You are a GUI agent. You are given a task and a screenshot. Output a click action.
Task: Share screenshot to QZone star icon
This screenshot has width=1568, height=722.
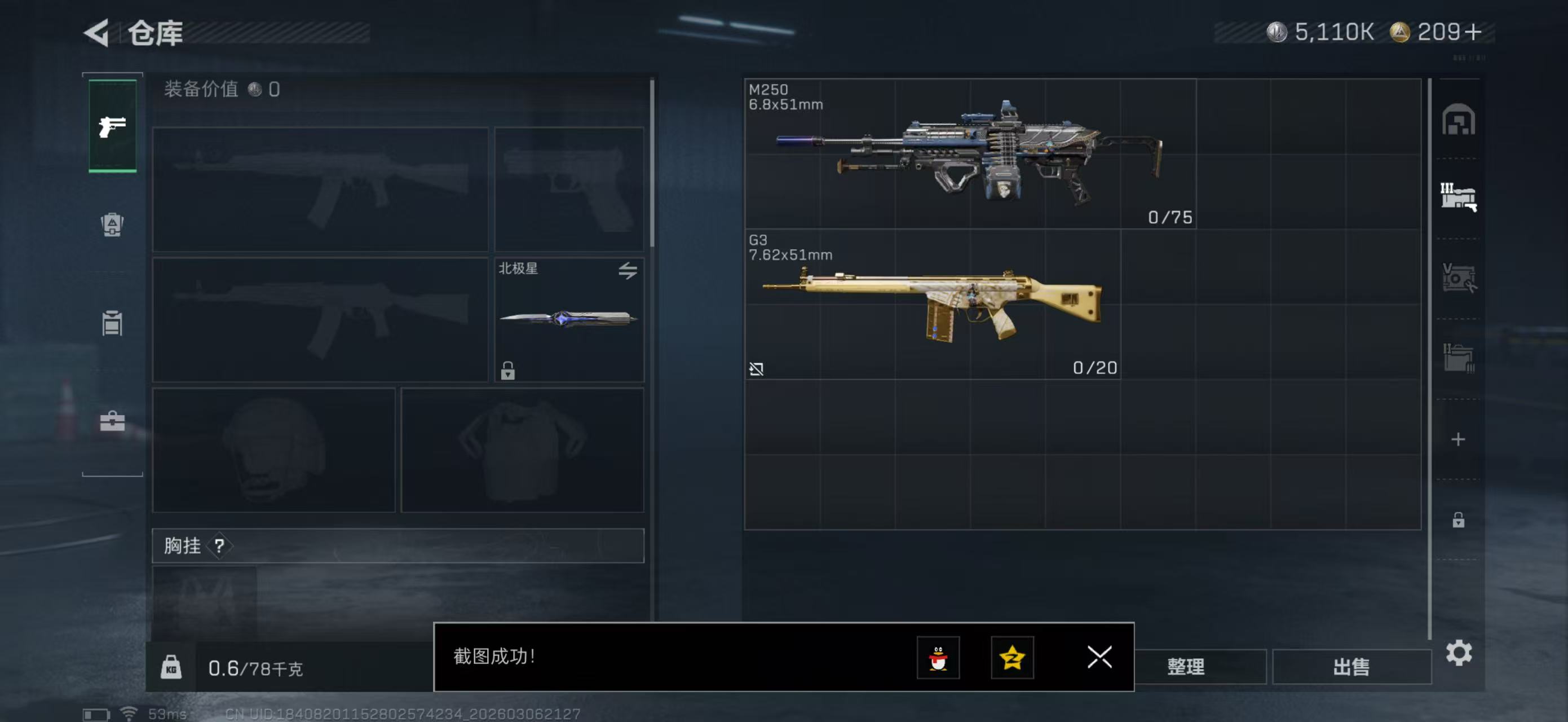tap(1012, 658)
